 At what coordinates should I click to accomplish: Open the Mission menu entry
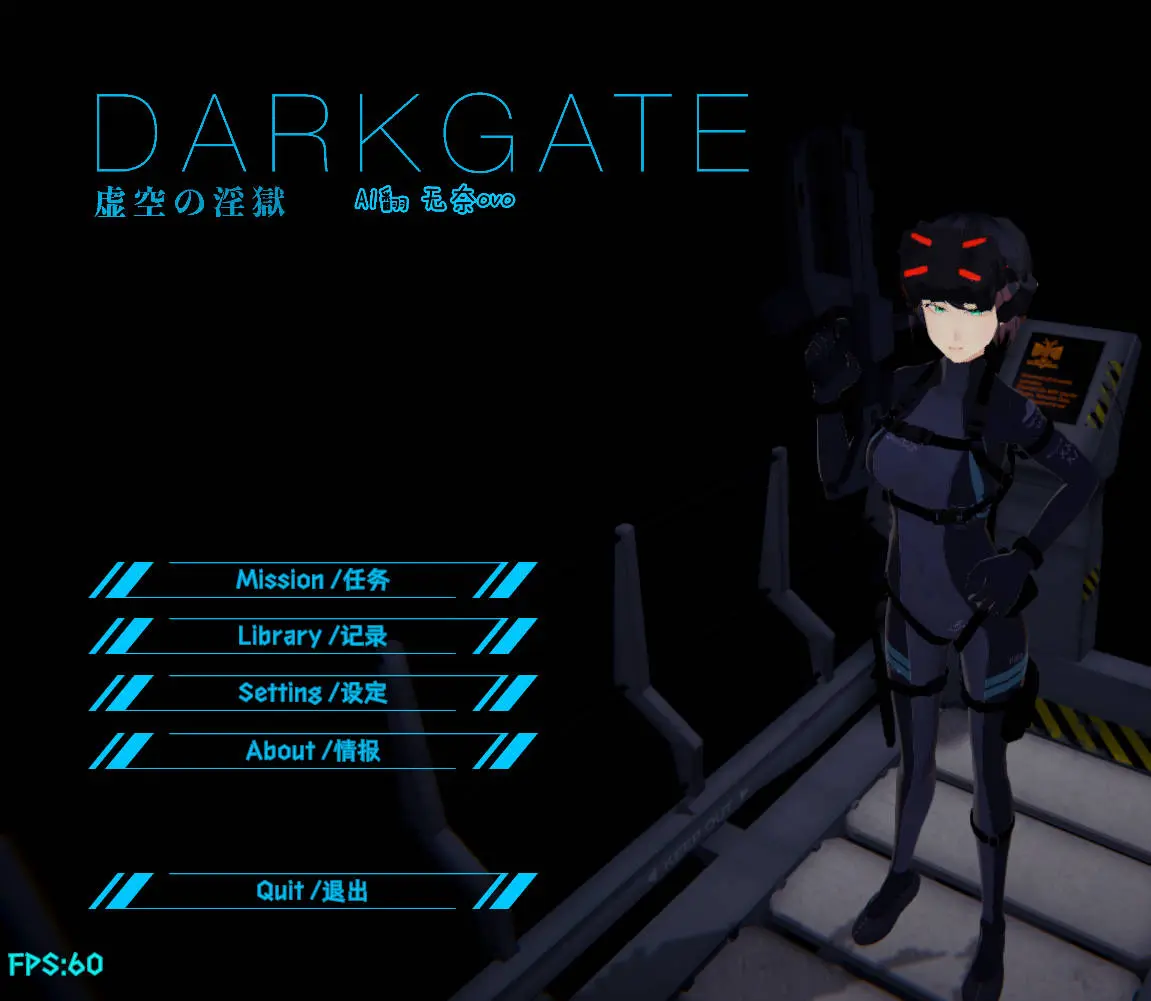pyautogui.click(x=313, y=580)
